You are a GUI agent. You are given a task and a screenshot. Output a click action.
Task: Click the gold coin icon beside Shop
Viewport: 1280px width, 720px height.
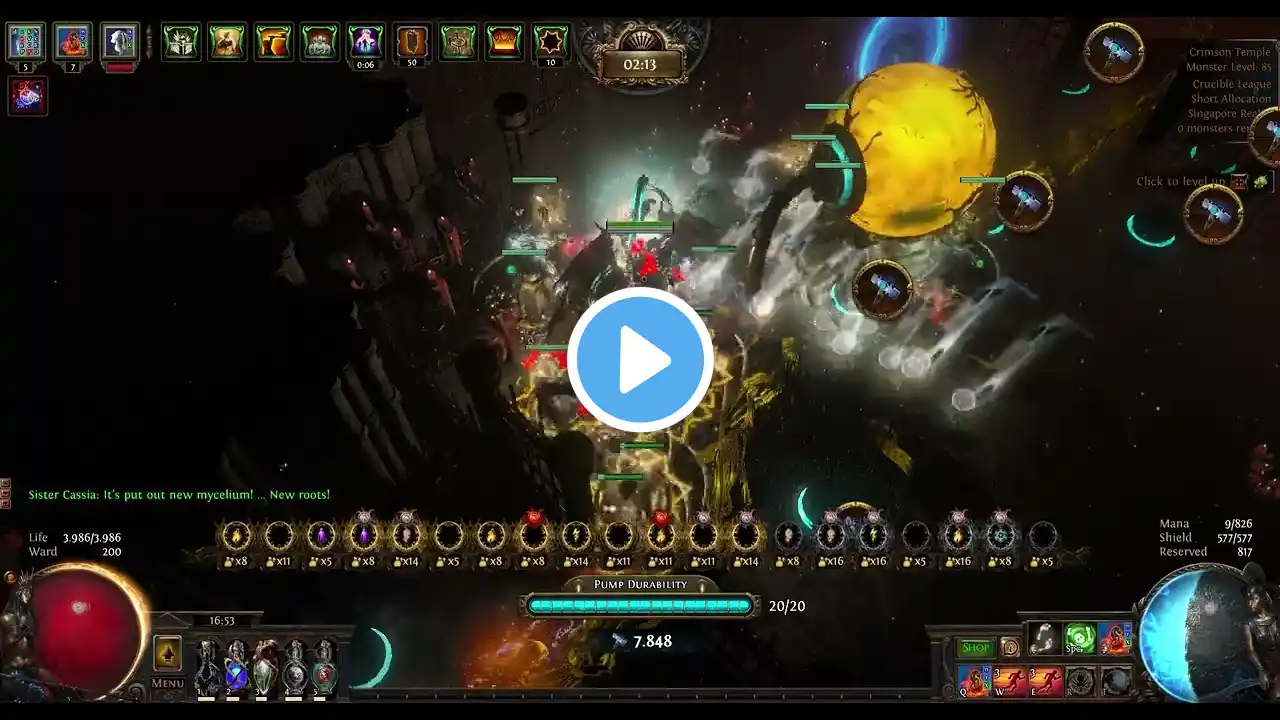pyautogui.click(x=1010, y=648)
